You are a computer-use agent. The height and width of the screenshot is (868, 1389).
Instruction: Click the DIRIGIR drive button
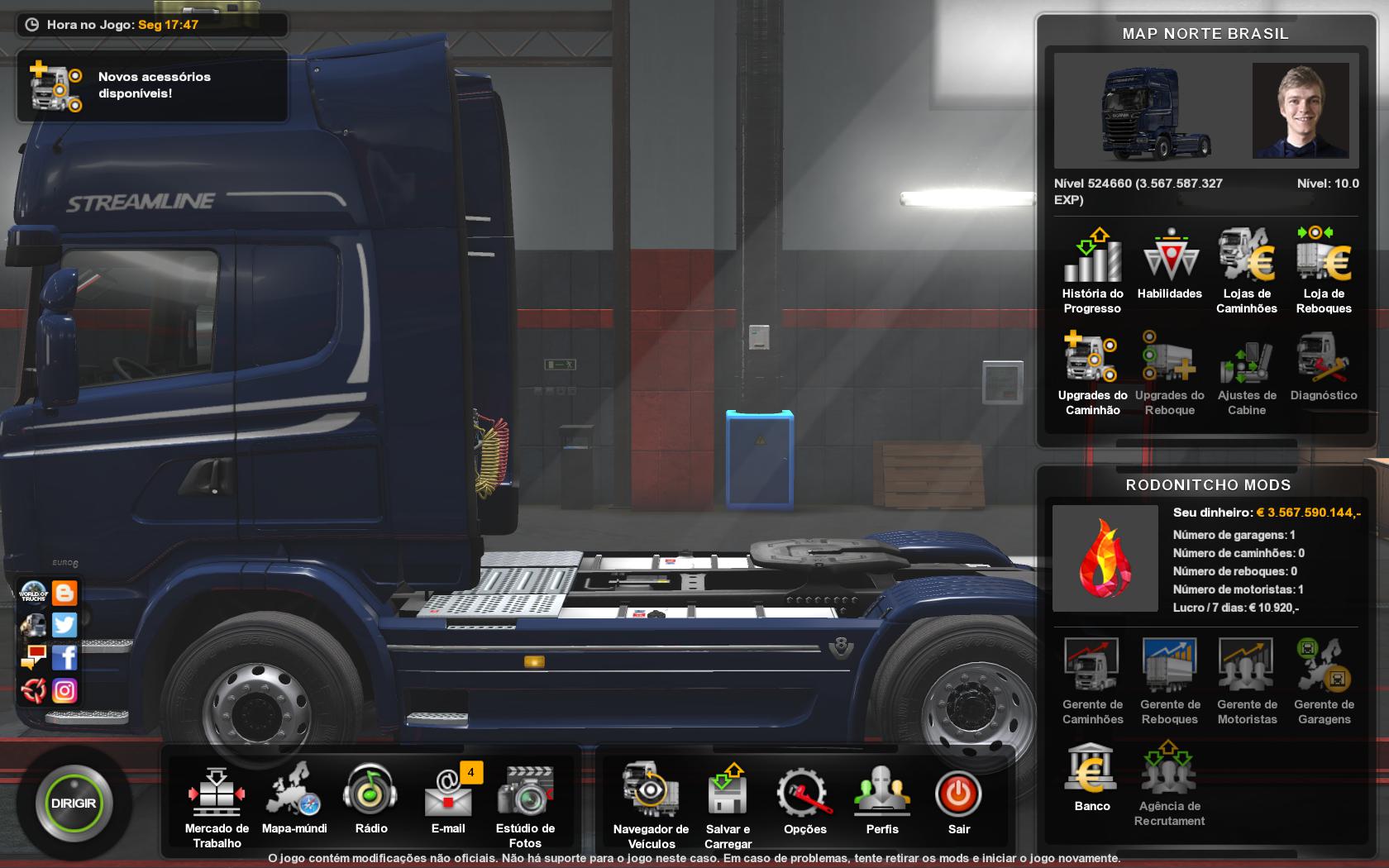pos(74,803)
